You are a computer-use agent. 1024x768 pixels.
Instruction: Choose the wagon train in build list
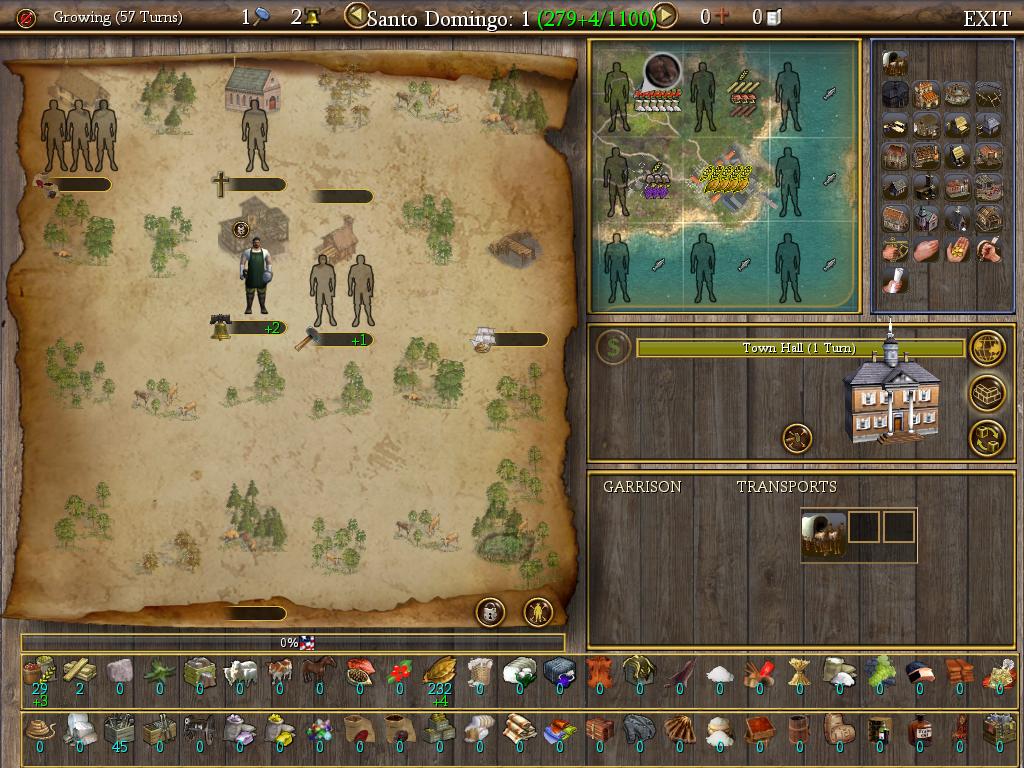[895, 65]
